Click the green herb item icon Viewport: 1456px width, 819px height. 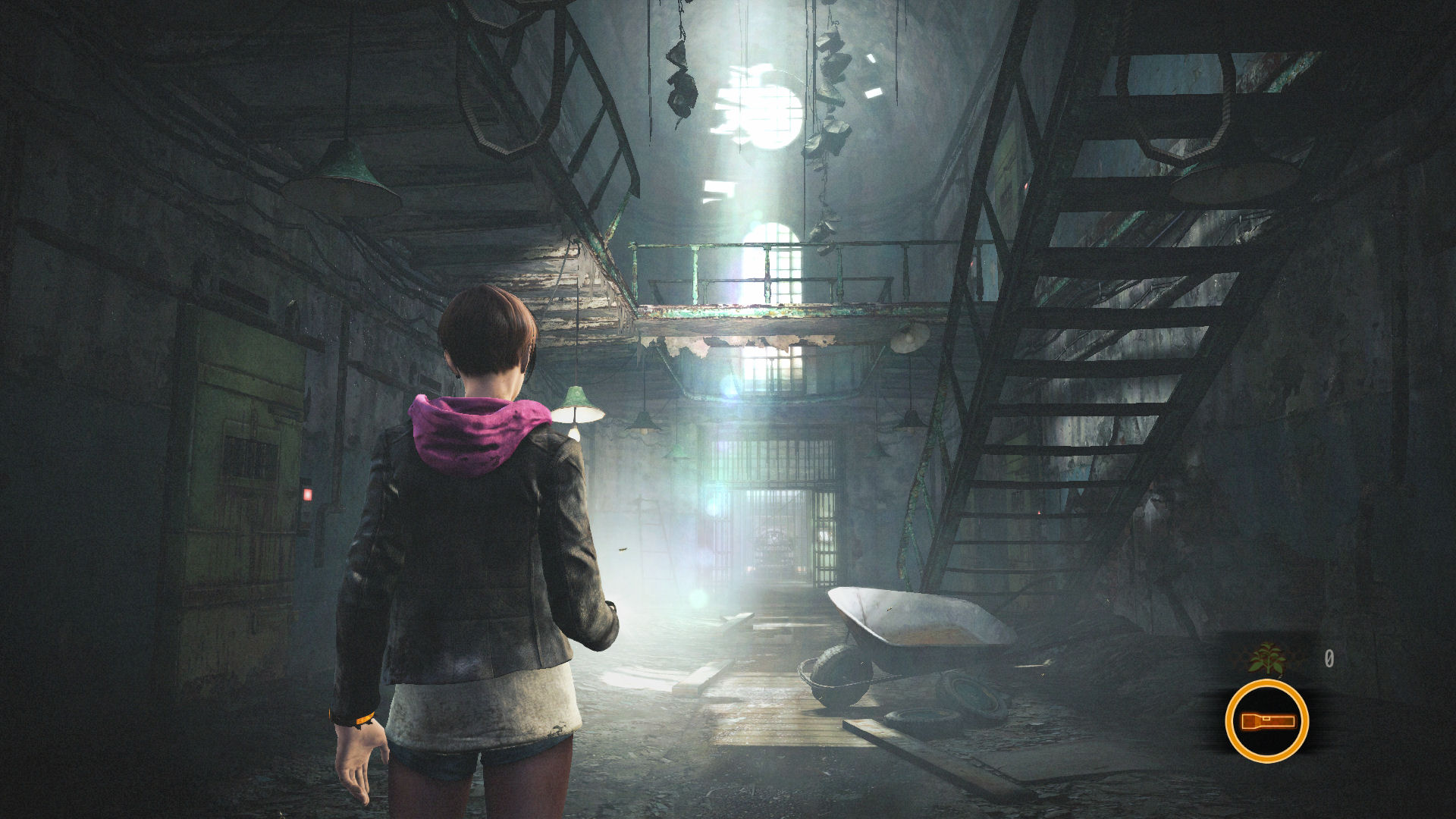point(1267,658)
